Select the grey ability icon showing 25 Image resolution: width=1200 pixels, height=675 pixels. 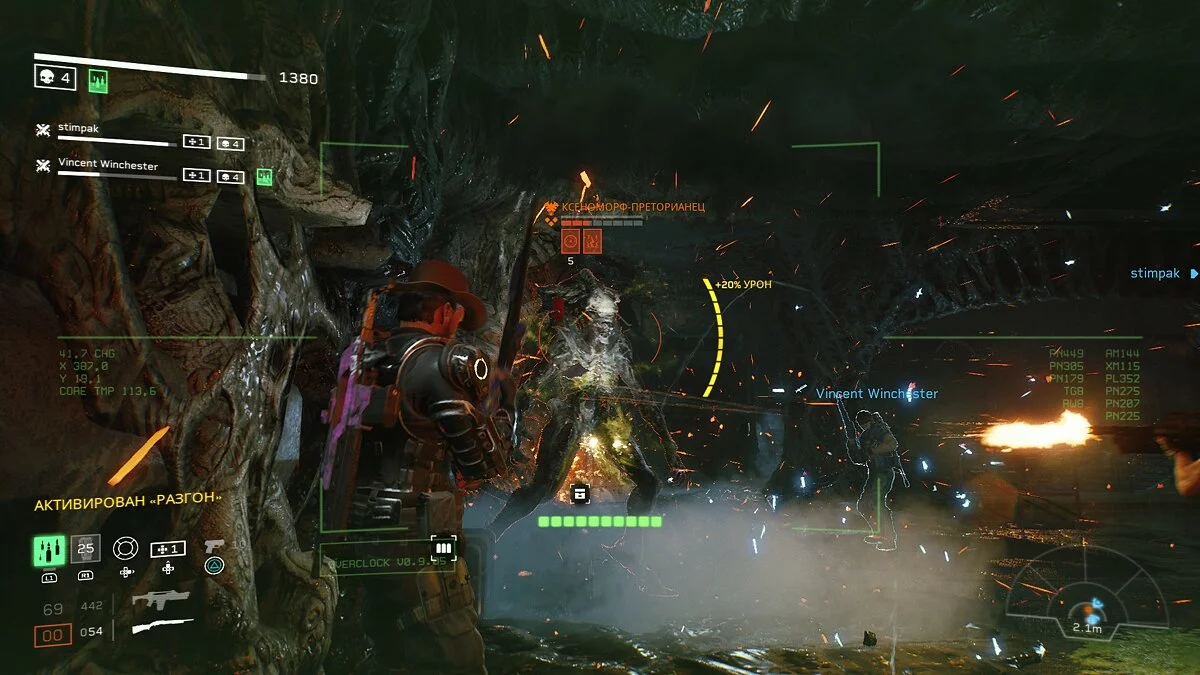(x=86, y=548)
